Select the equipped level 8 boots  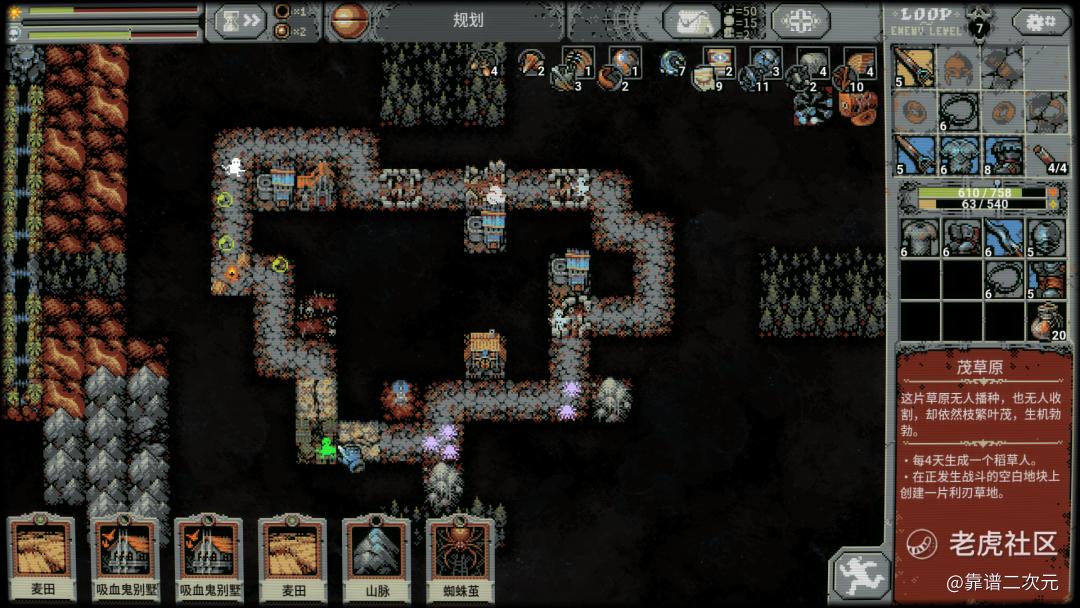1003,156
